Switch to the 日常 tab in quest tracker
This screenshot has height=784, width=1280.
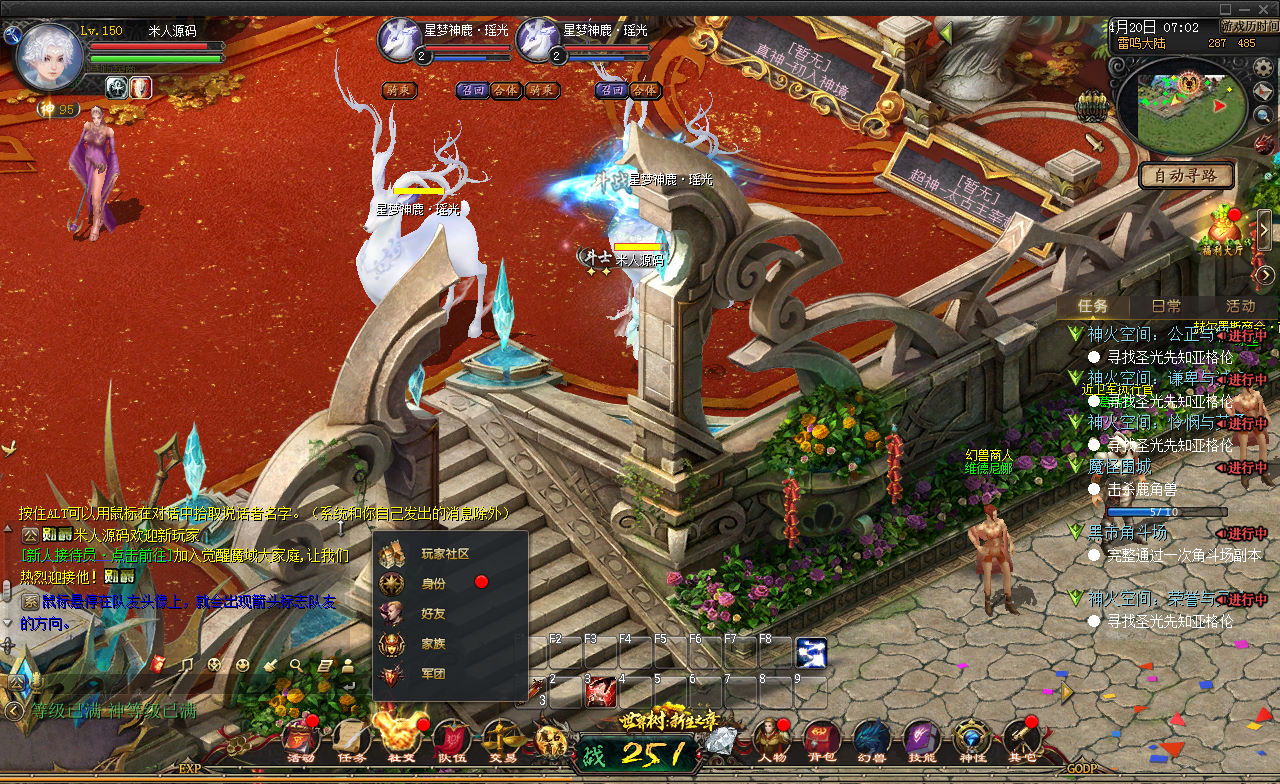click(1166, 306)
